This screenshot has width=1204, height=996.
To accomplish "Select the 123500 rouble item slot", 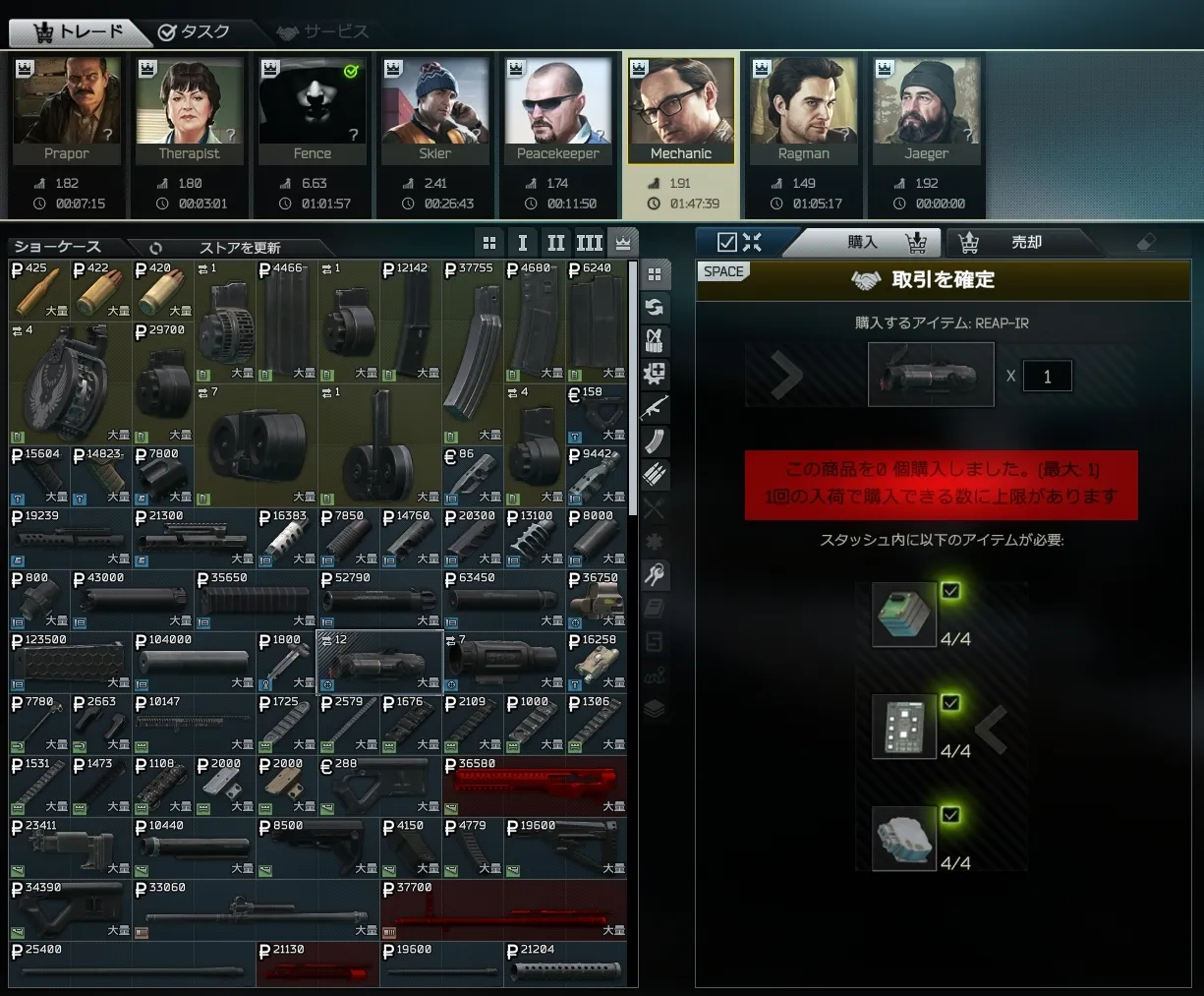I will click(70, 662).
